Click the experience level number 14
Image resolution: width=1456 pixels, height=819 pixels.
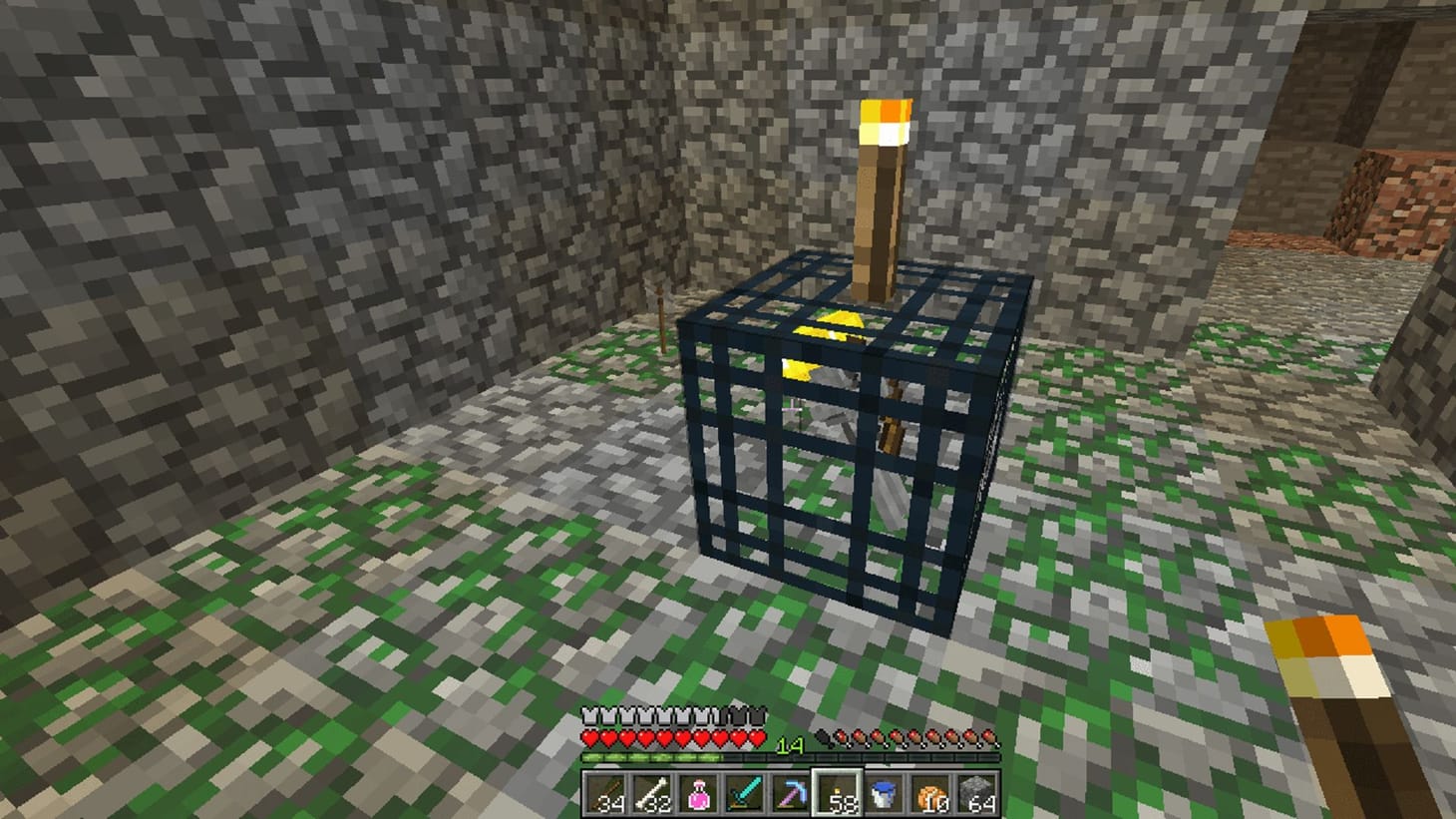(791, 743)
